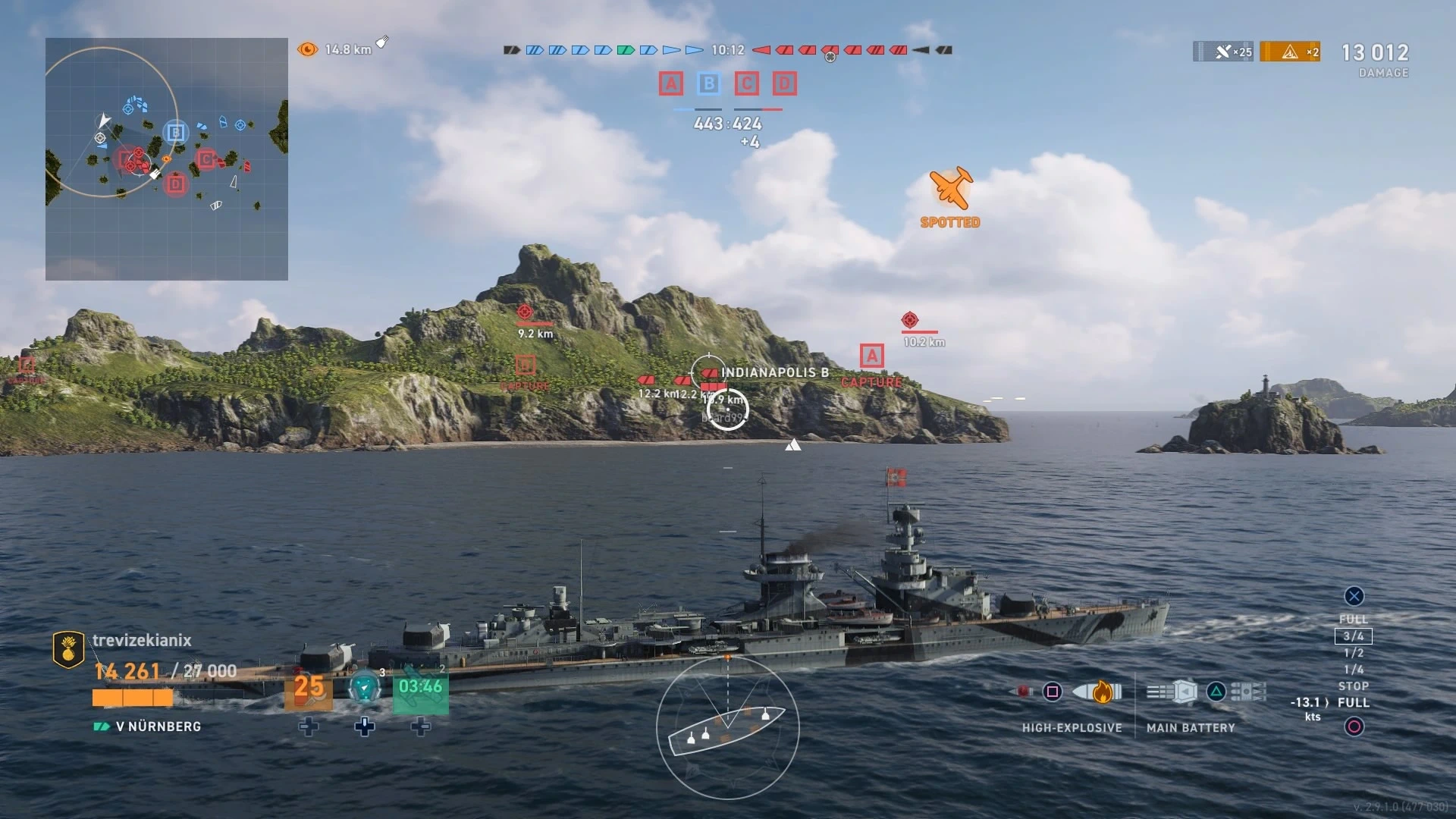
Task: Click the tactical minimap
Action: tap(167, 159)
